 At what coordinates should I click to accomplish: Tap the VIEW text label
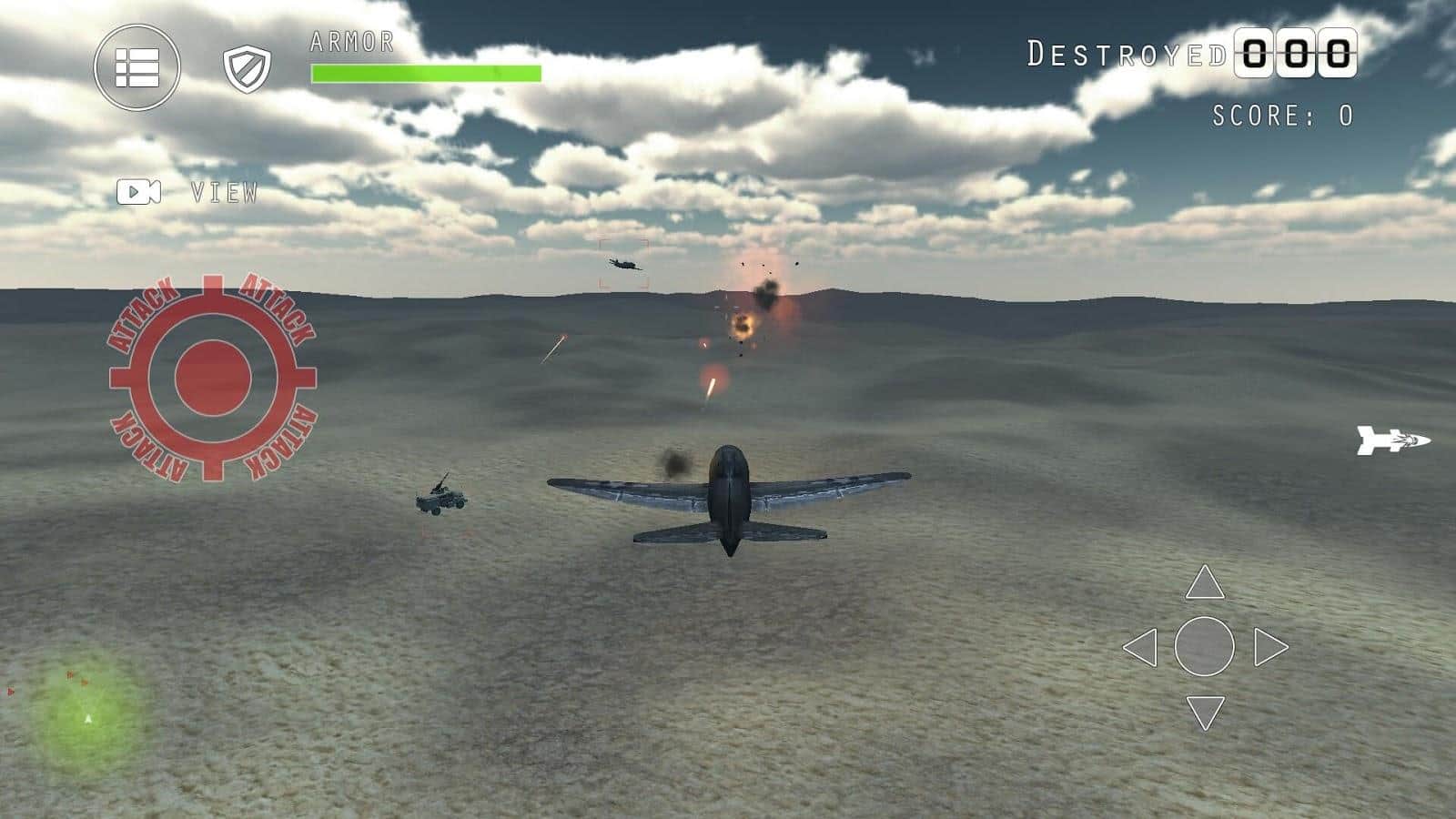(222, 192)
